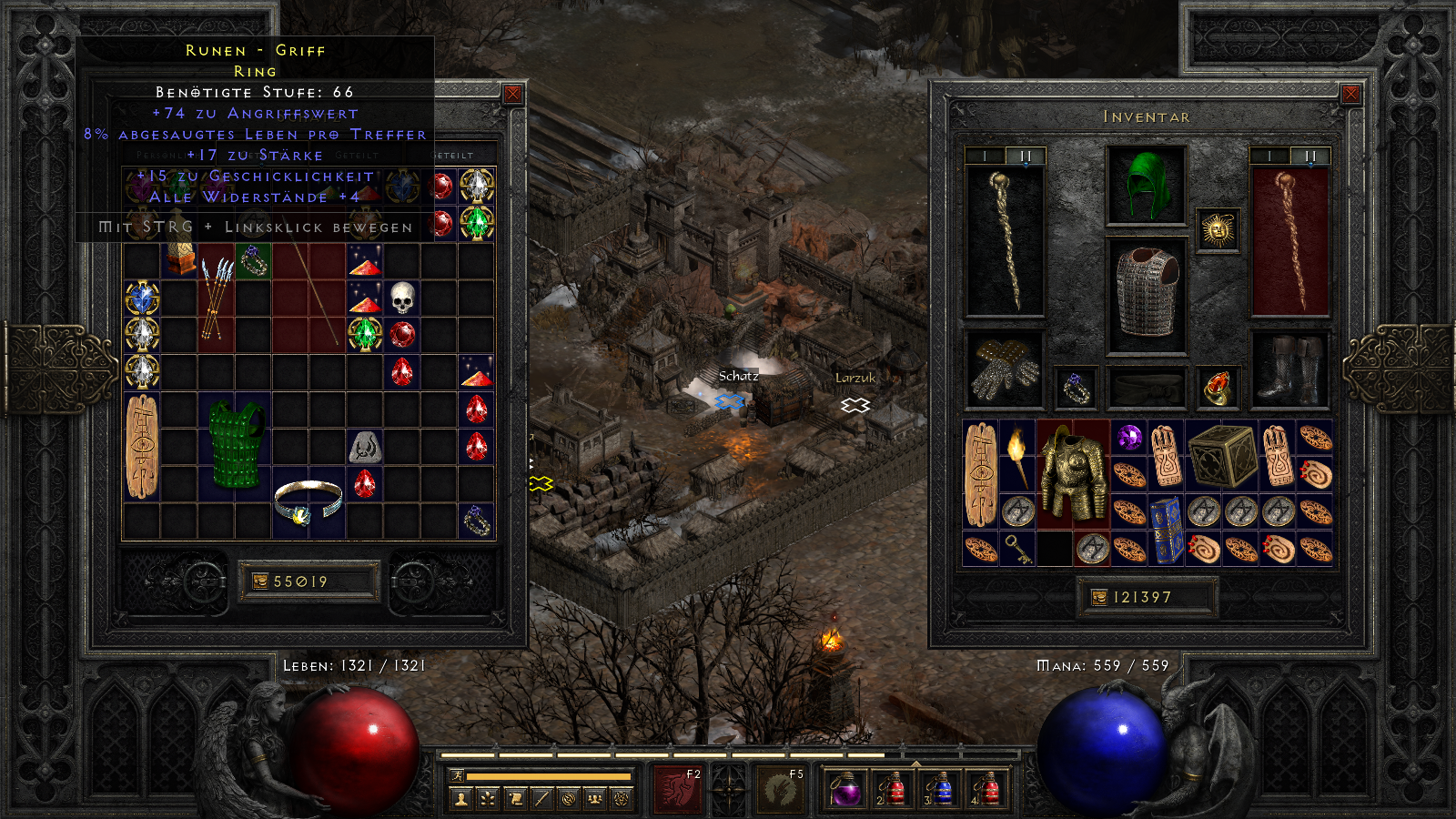Close the stash window
This screenshot has width=1456, height=819.
(513, 94)
